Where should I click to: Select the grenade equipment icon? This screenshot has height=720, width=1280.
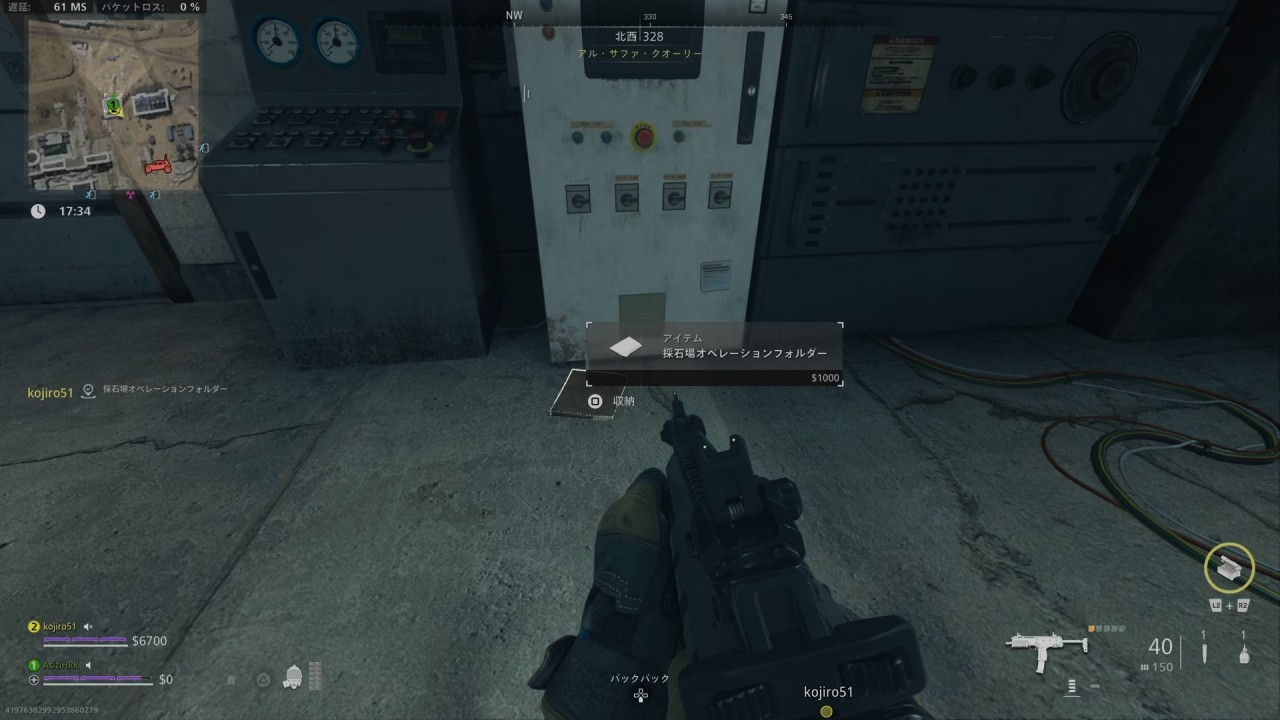[1244, 655]
